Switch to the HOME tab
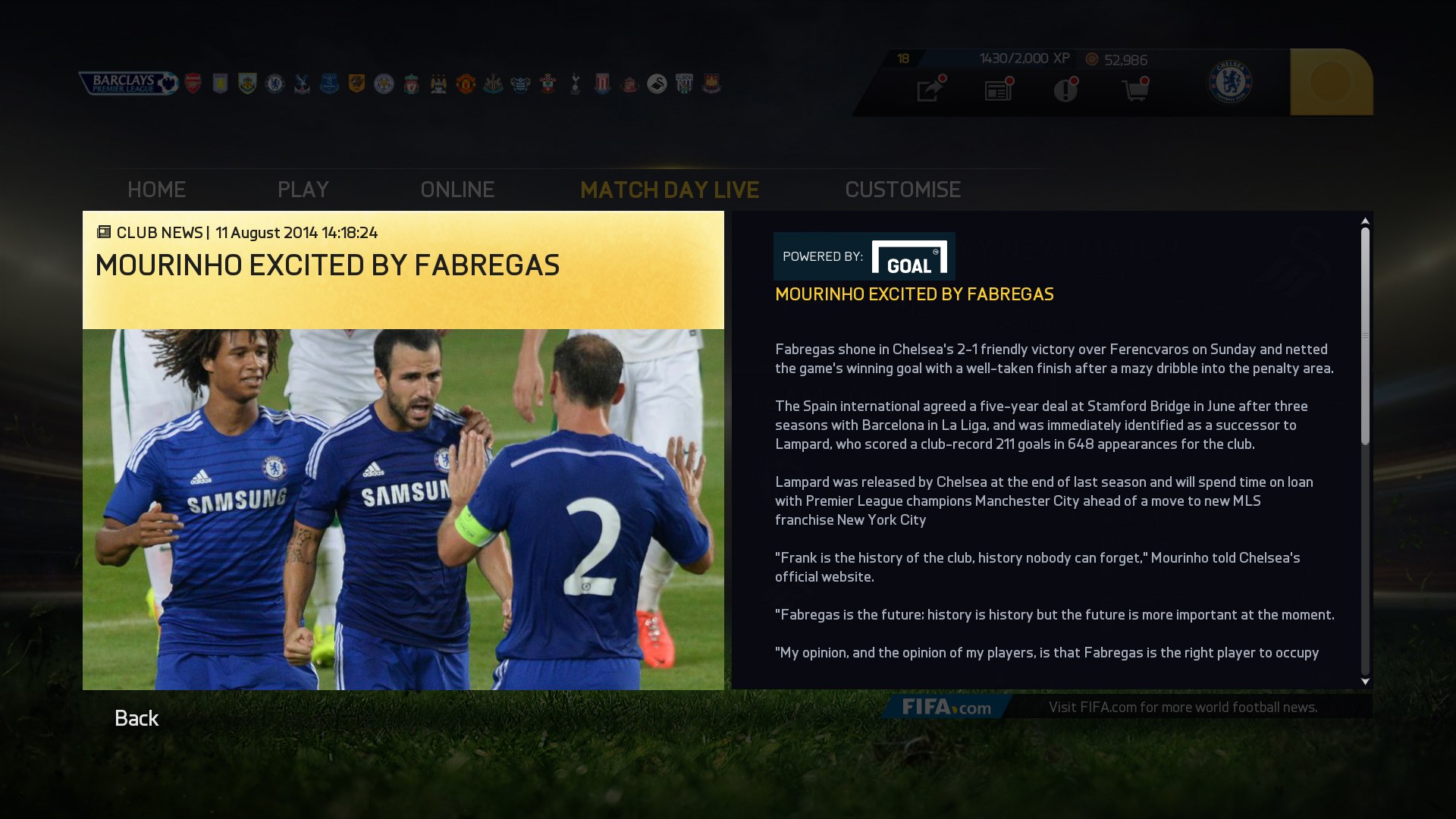Viewport: 1456px width, 819px height. click(x=156, y=190)
